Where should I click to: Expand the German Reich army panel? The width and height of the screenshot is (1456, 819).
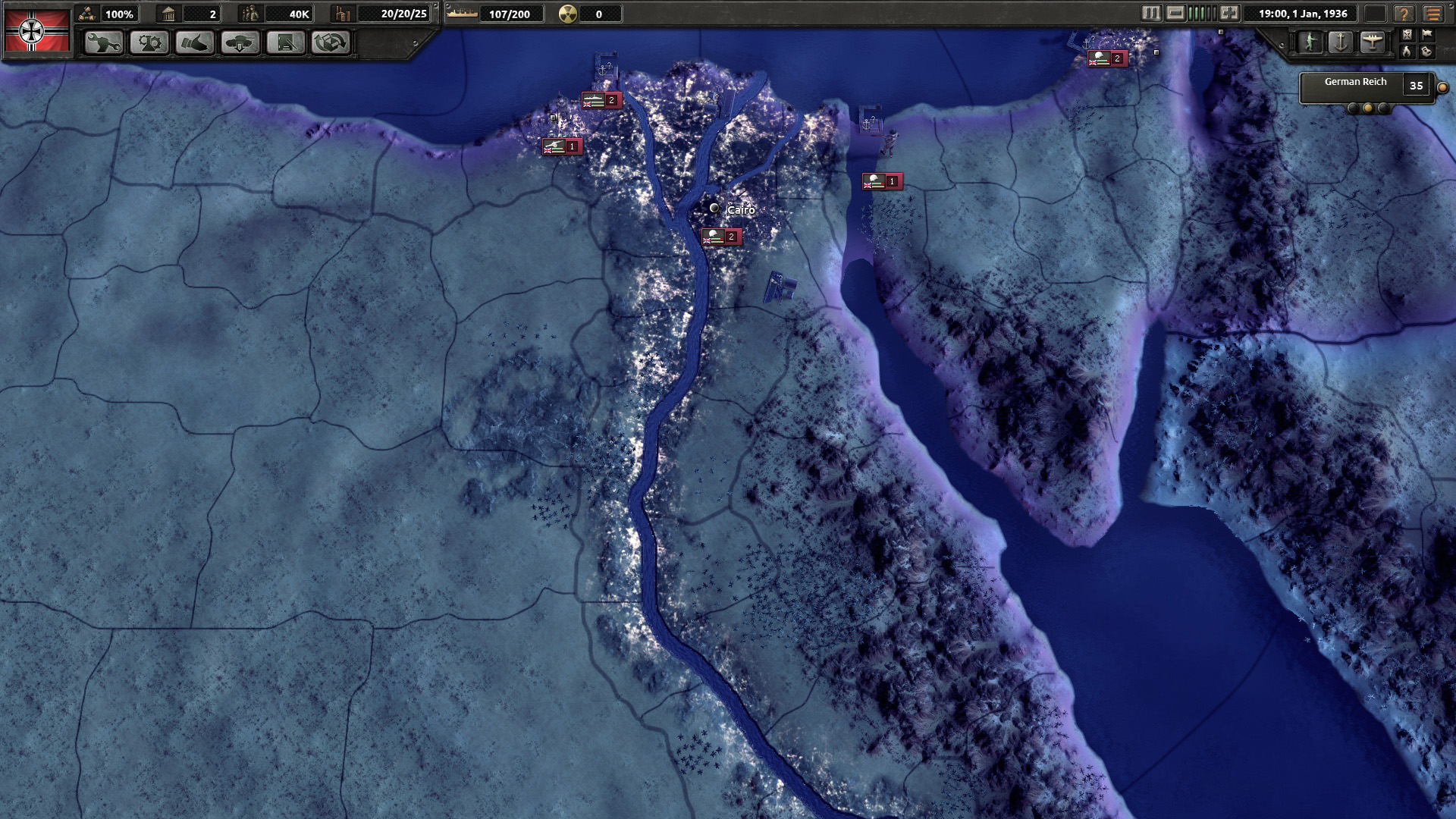pos(1442,87)
